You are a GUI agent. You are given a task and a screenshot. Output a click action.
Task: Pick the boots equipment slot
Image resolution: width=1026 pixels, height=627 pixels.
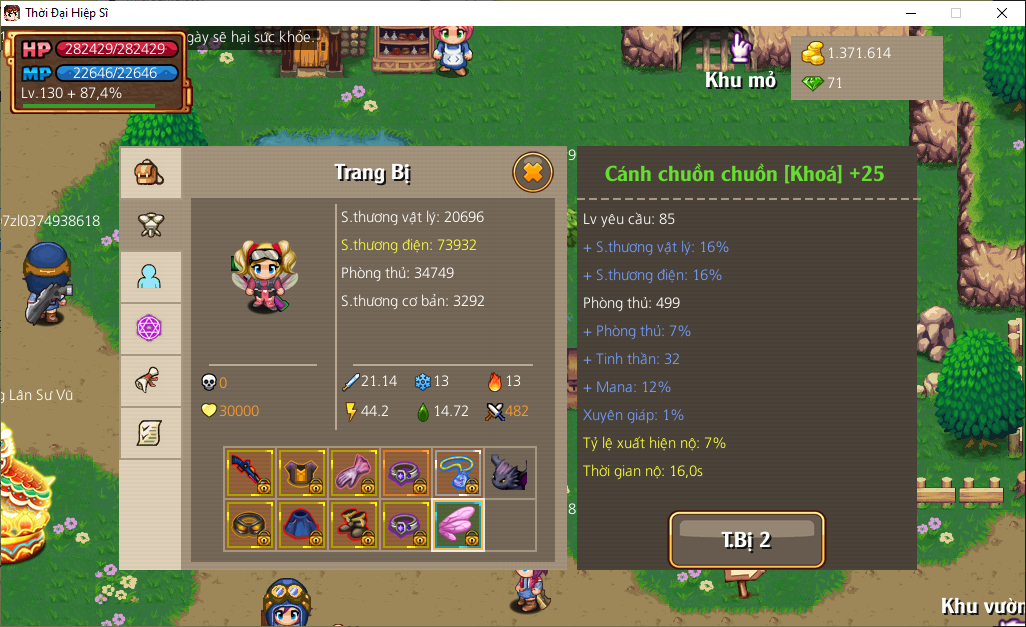click(354, 524)
